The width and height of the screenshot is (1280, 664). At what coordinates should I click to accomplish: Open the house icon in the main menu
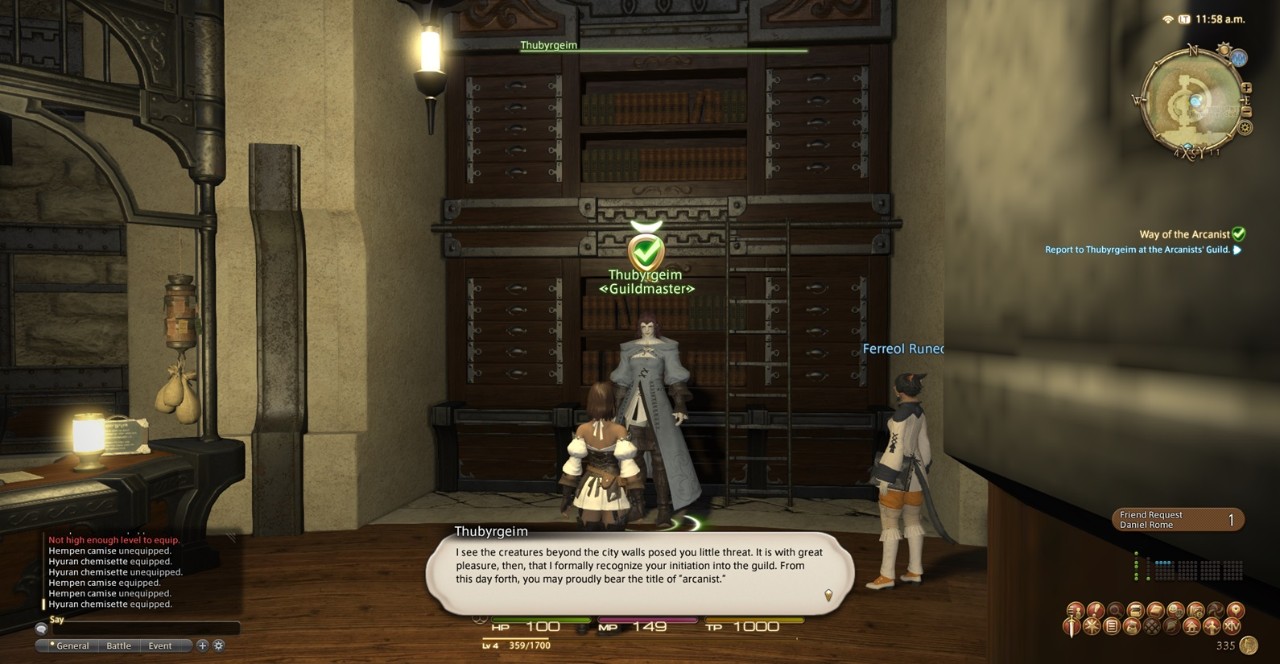(x=1193, y=627)
